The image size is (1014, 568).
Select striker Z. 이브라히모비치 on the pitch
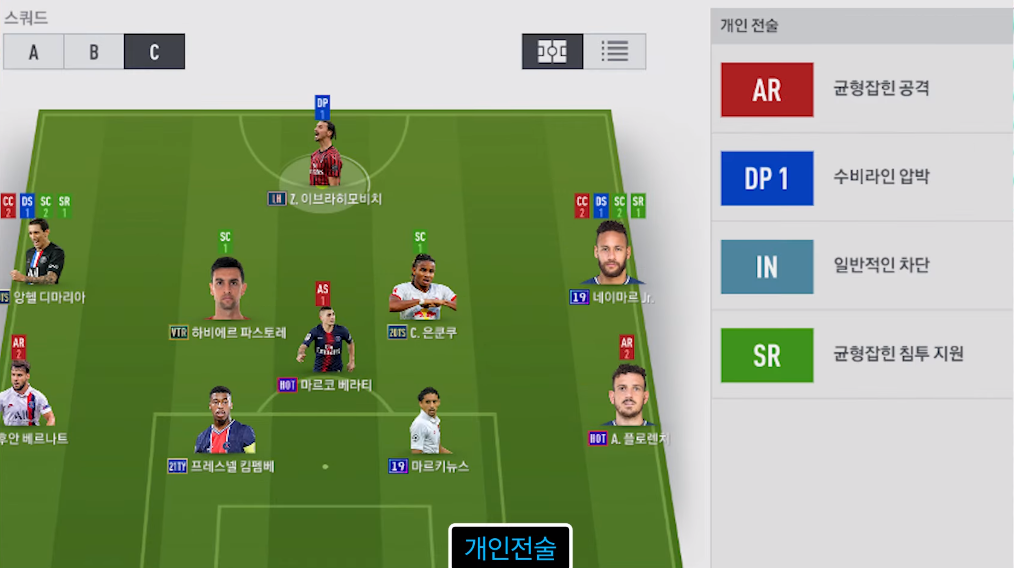tap(324, 160)
